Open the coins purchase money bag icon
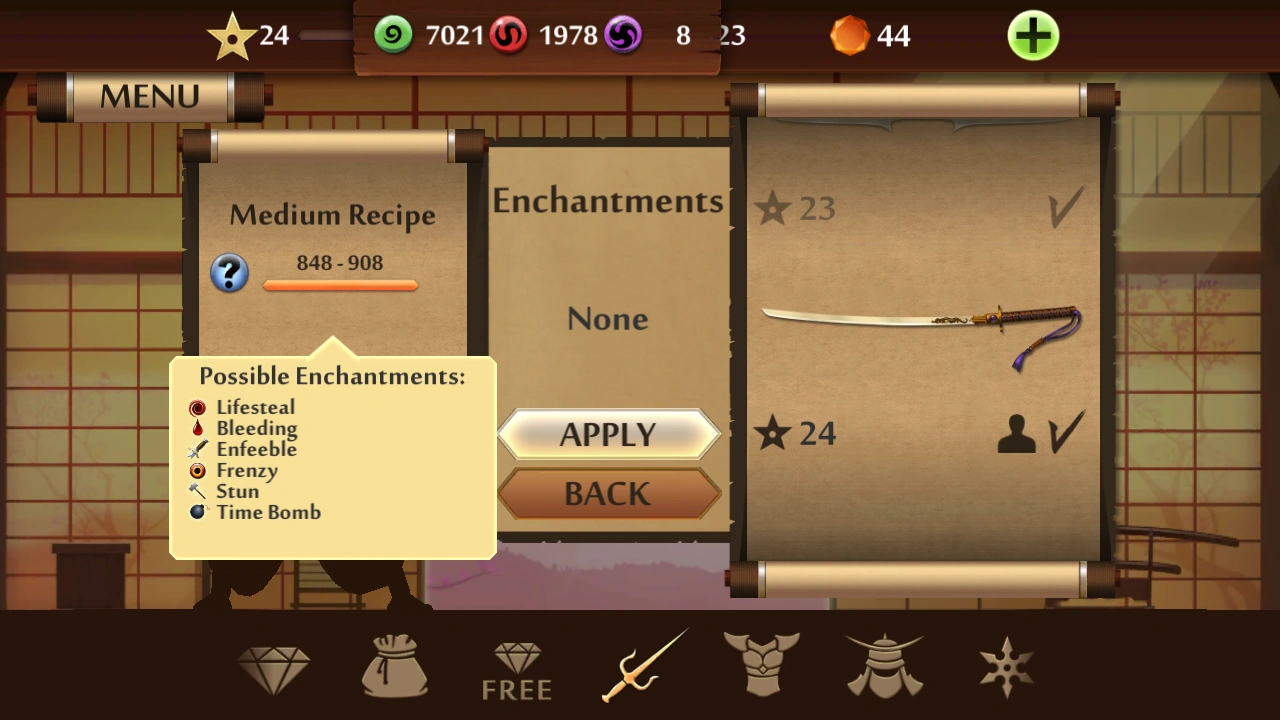This screenshot has height=720, width=1280. [394, 663]
